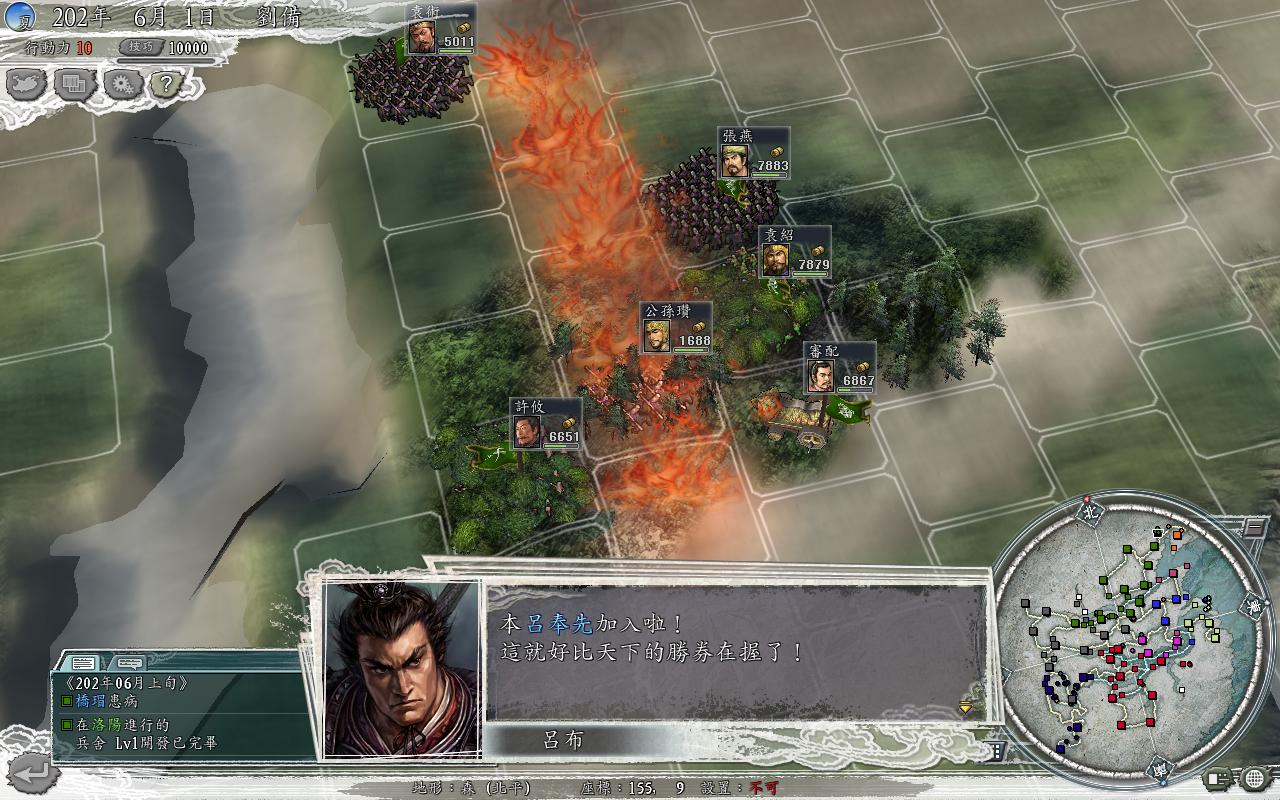Select the 公孫瓚 unit nameplate
Screen dimensions: 1280x800
(x=677, y=327)
